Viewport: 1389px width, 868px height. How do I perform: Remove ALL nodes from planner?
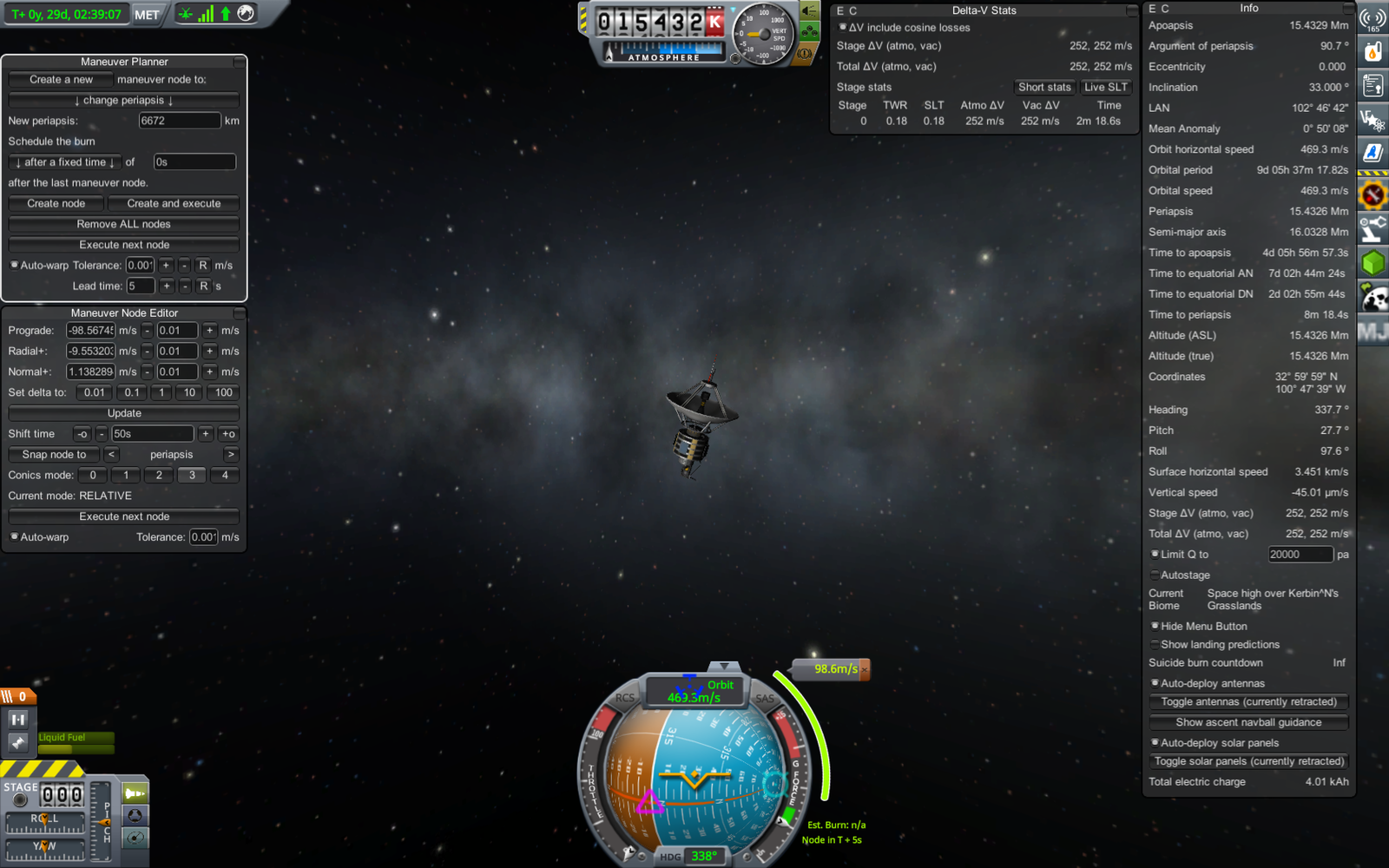pos(123,224)
